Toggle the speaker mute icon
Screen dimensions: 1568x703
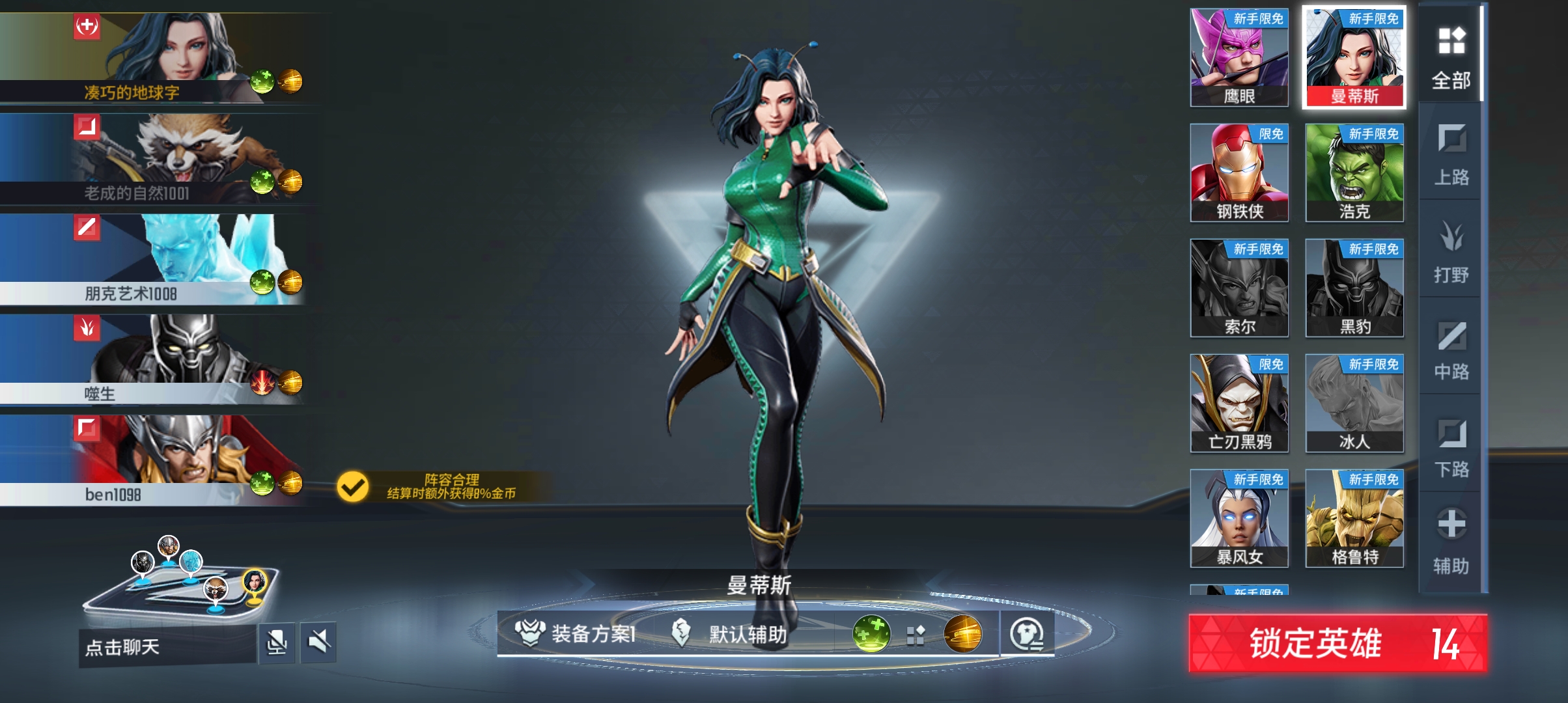coord(318,643)
